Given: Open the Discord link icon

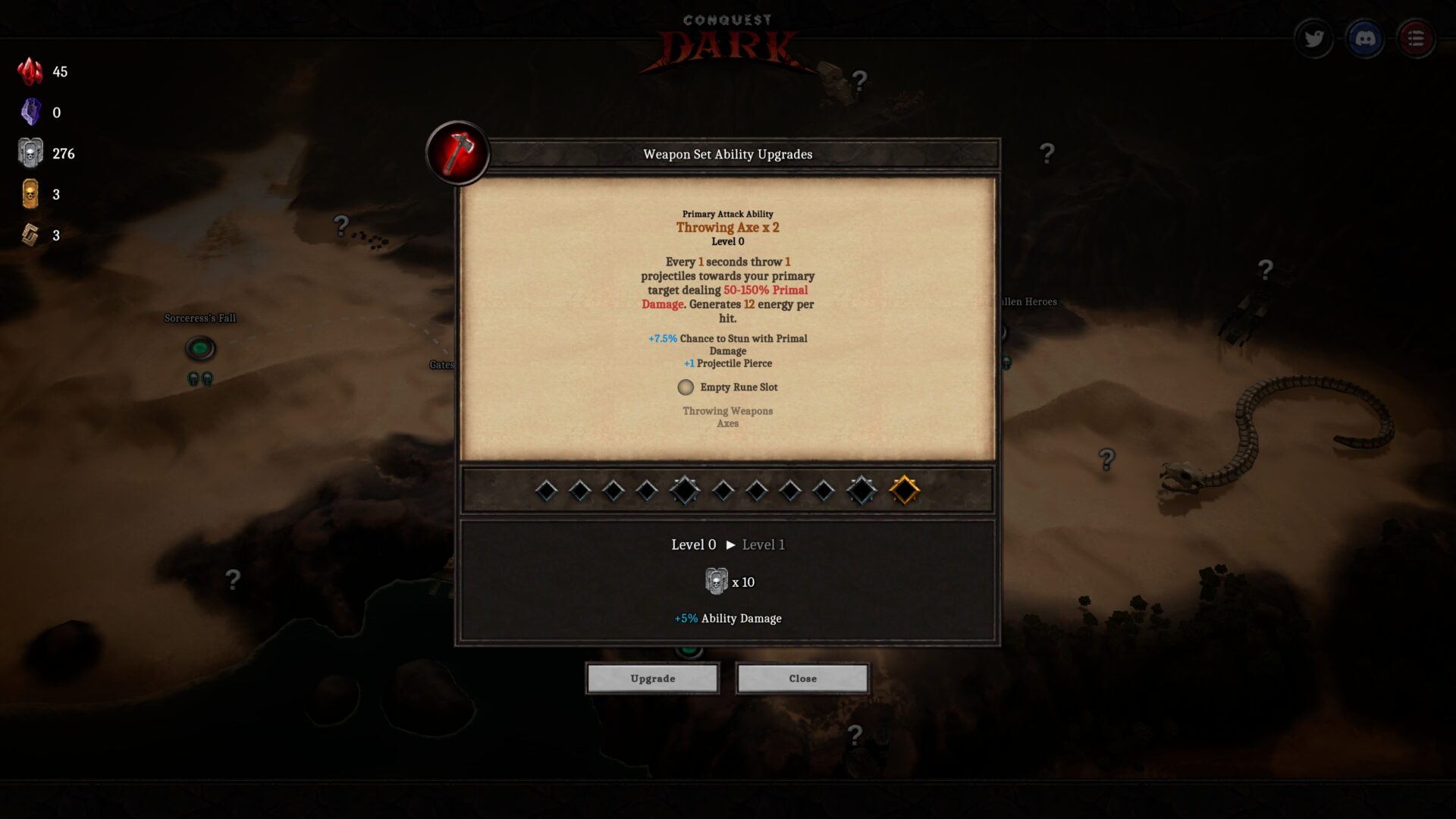Looking at the screenshot, I should 1365,39.
